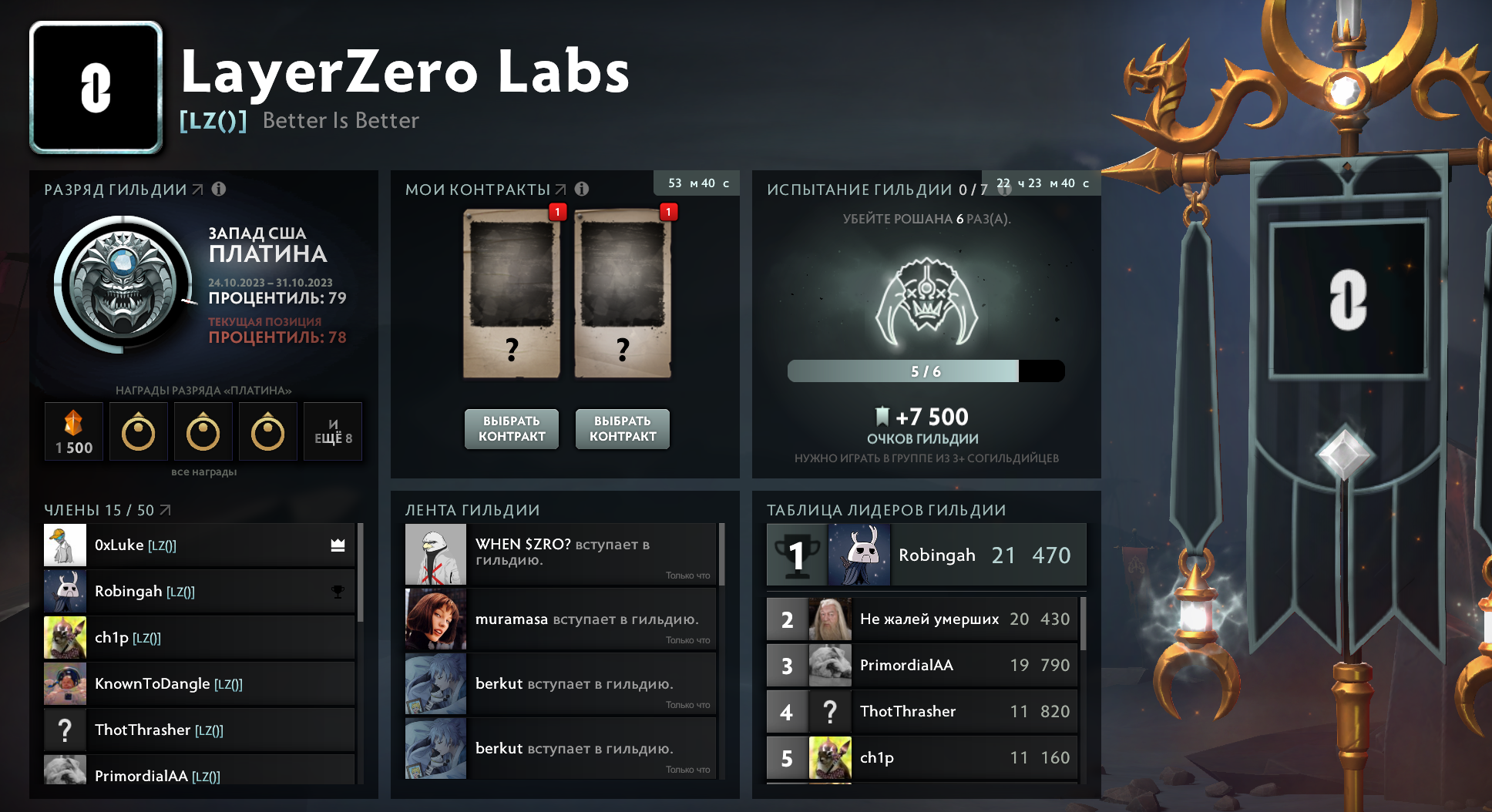
Task: Select the 1 500 shards reward slot
Action: [74, 432]
